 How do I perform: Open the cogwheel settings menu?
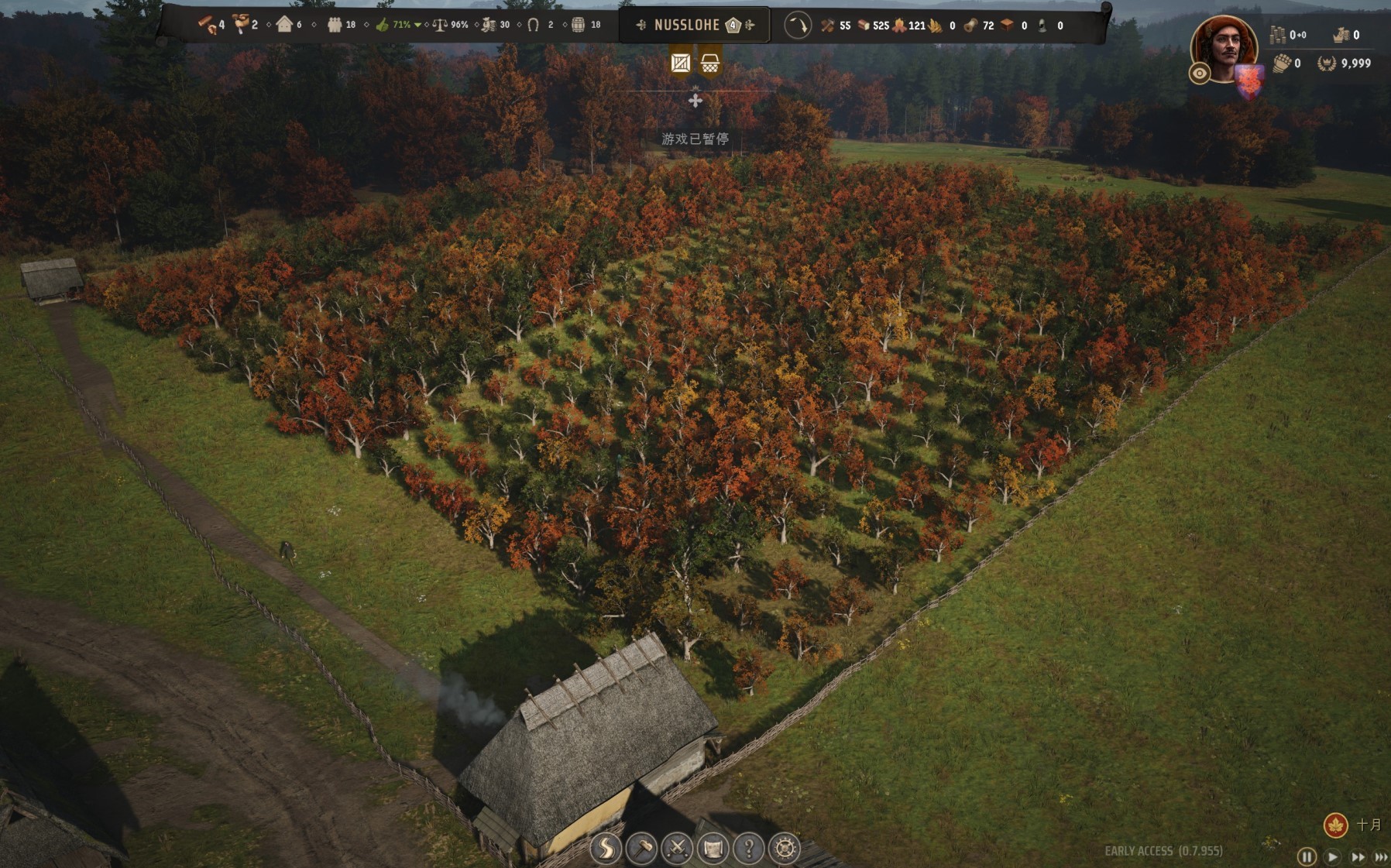(x=785, y=849)
